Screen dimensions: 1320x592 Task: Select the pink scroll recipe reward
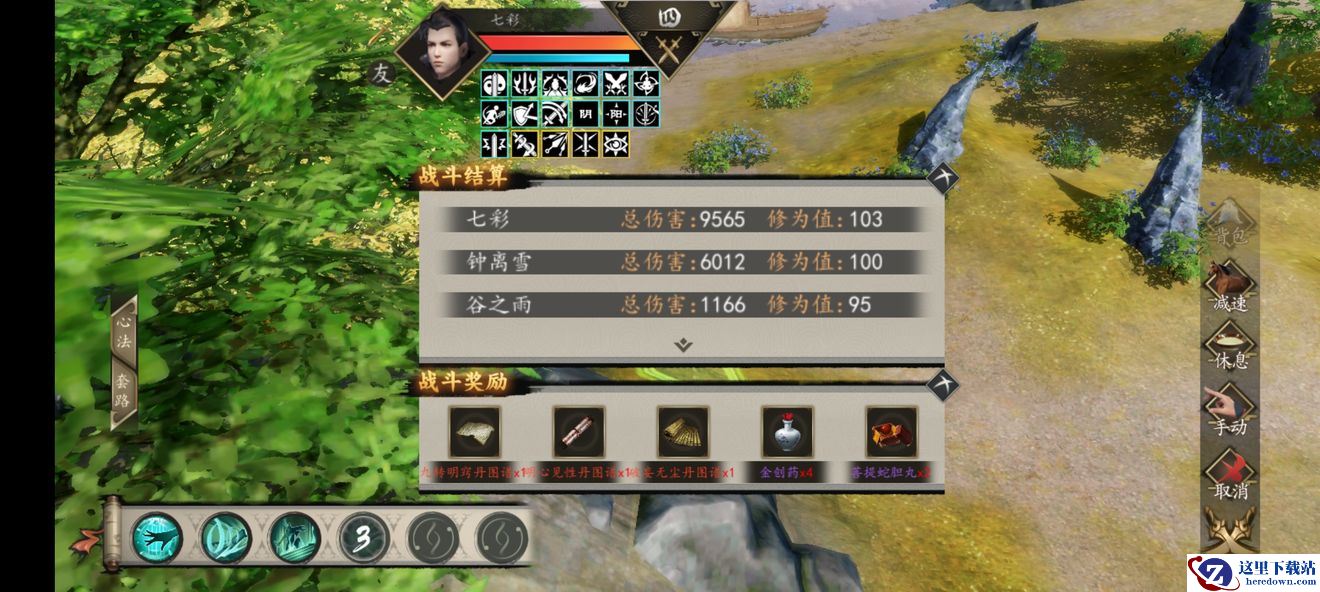click(x=579, y=432)
